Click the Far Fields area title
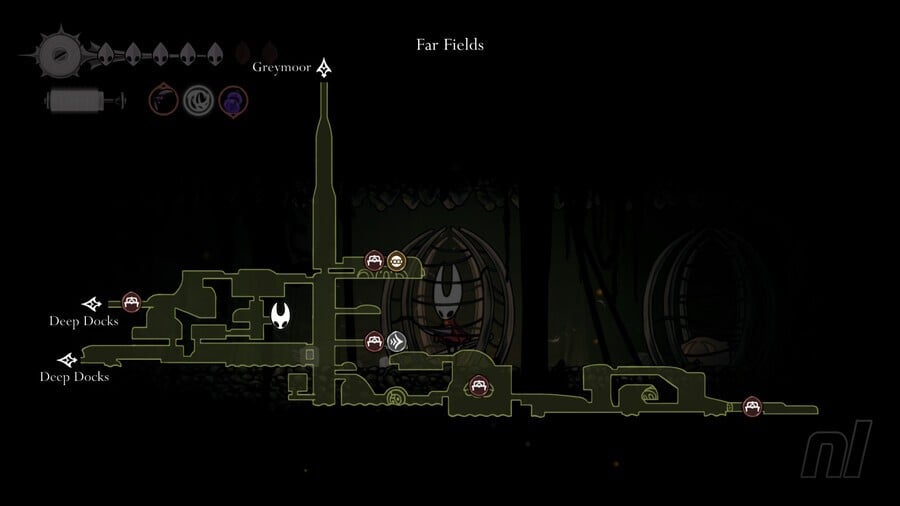The image size is (900, 506). click(x=450, y=45)
